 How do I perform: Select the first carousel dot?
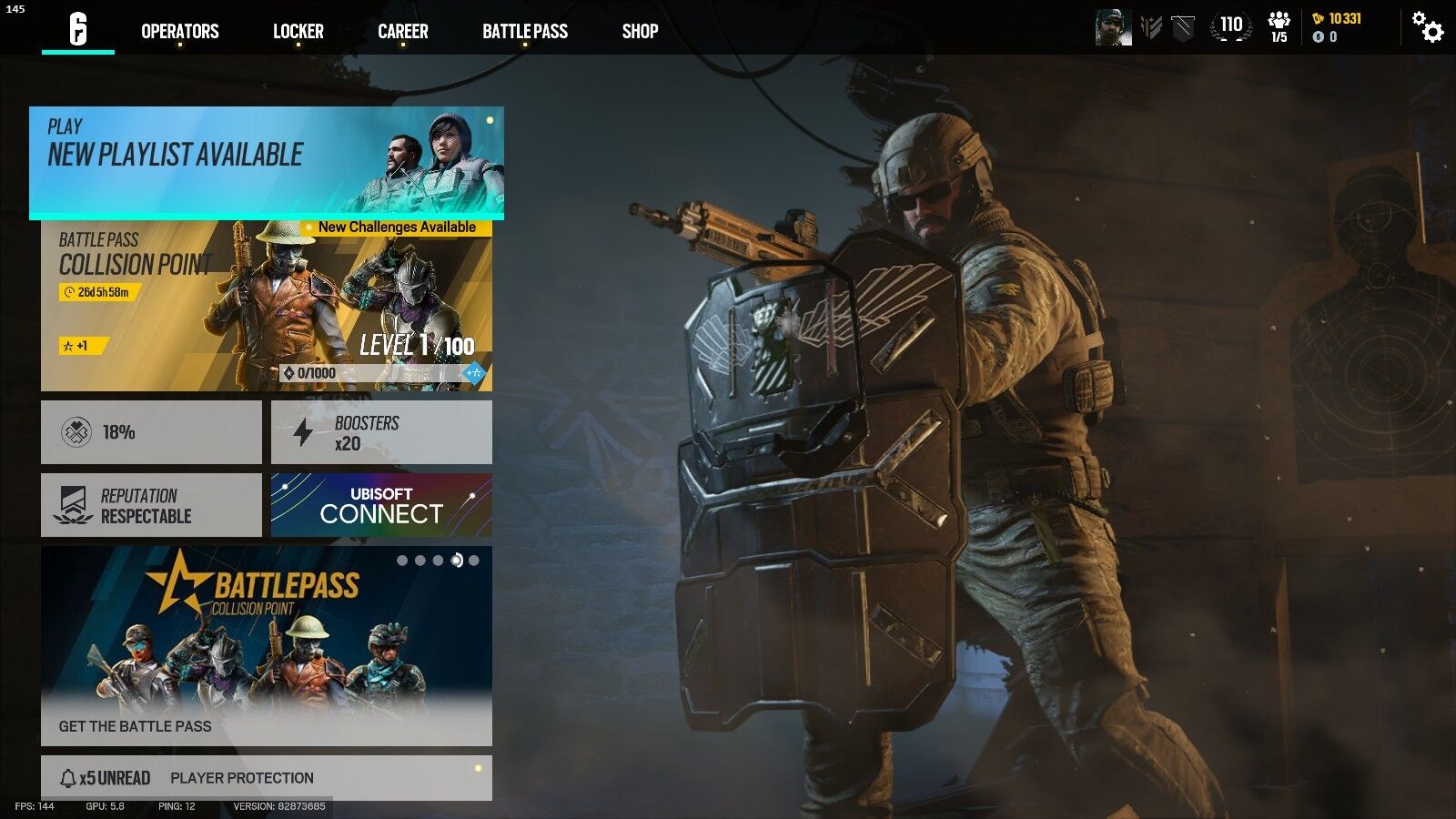pos(400,561)
